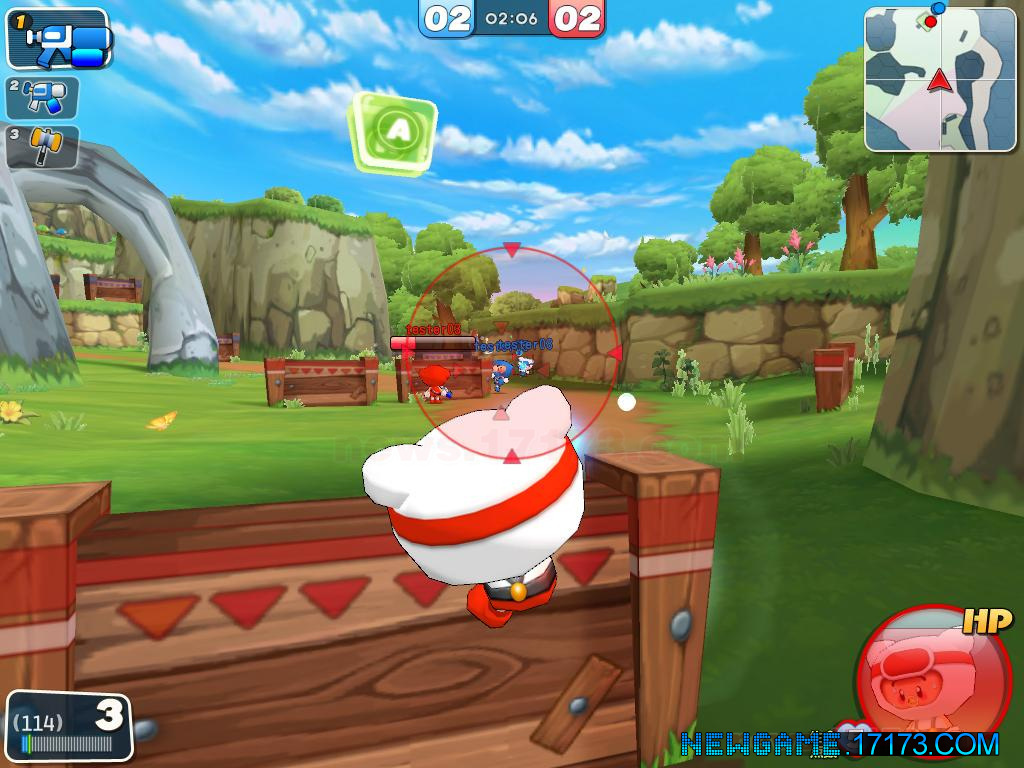1024x768 pixels.
Task: Equip the hammer in weapon slot 3
Action: point(42,146)
